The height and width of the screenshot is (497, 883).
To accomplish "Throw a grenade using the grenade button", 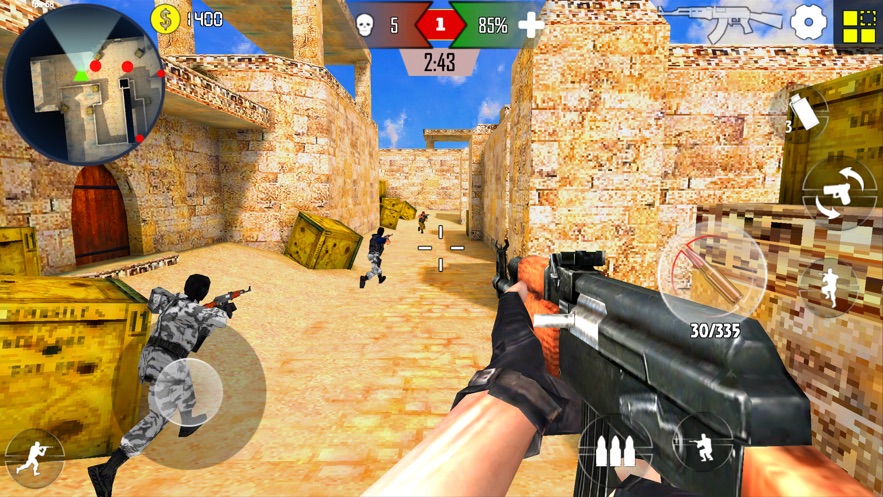I will (x=800, y=113).
